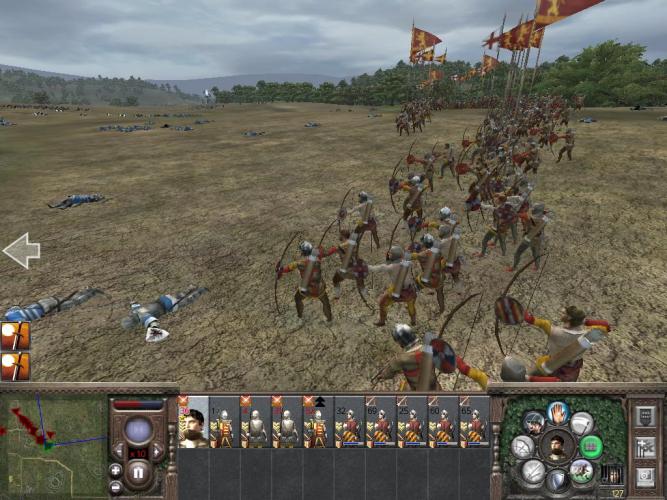
Task: Click the portcullis gate icon
Action: [x=611, y=475]
